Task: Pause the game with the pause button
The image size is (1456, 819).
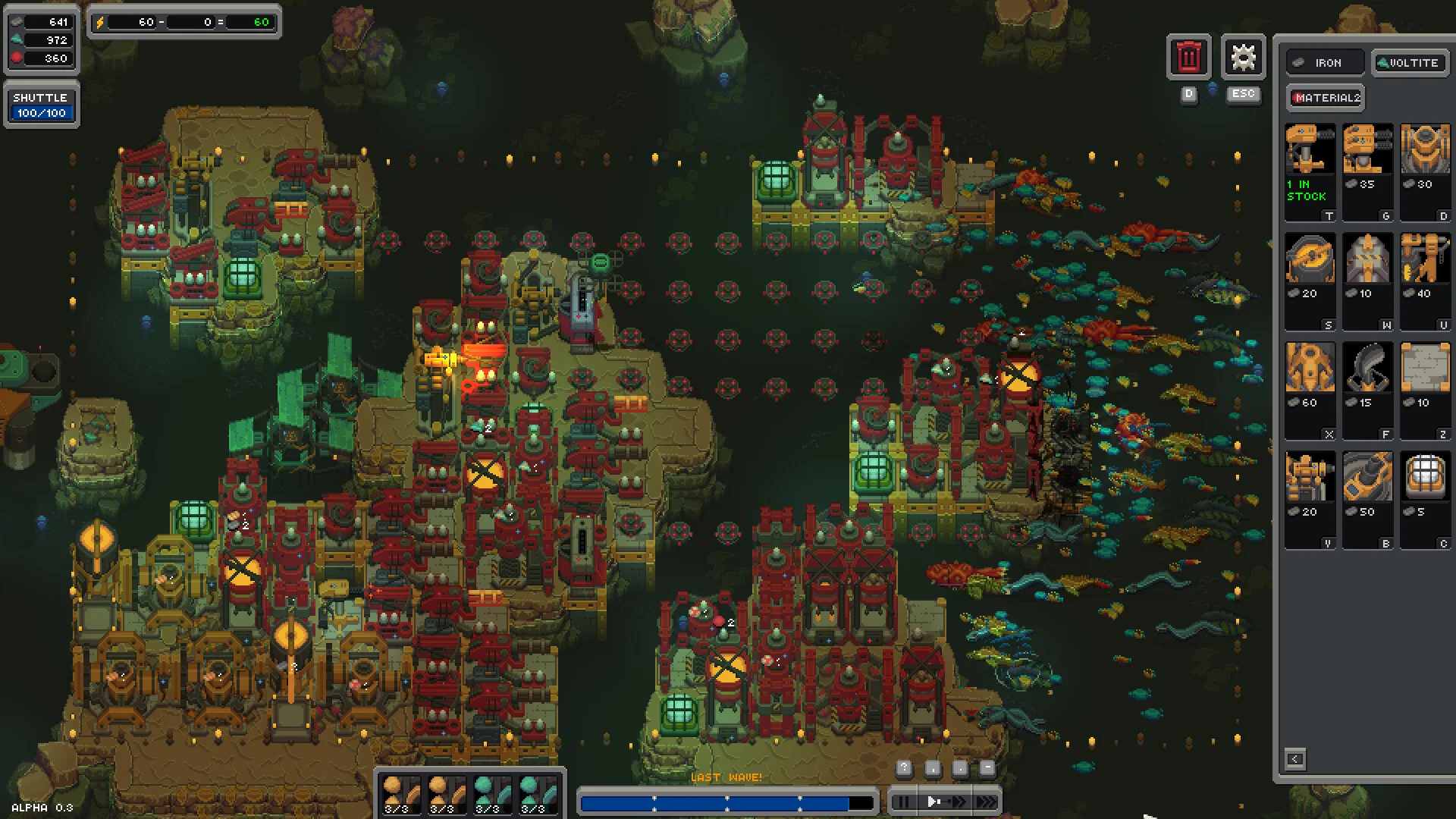Action: click(x=902, y=802)
